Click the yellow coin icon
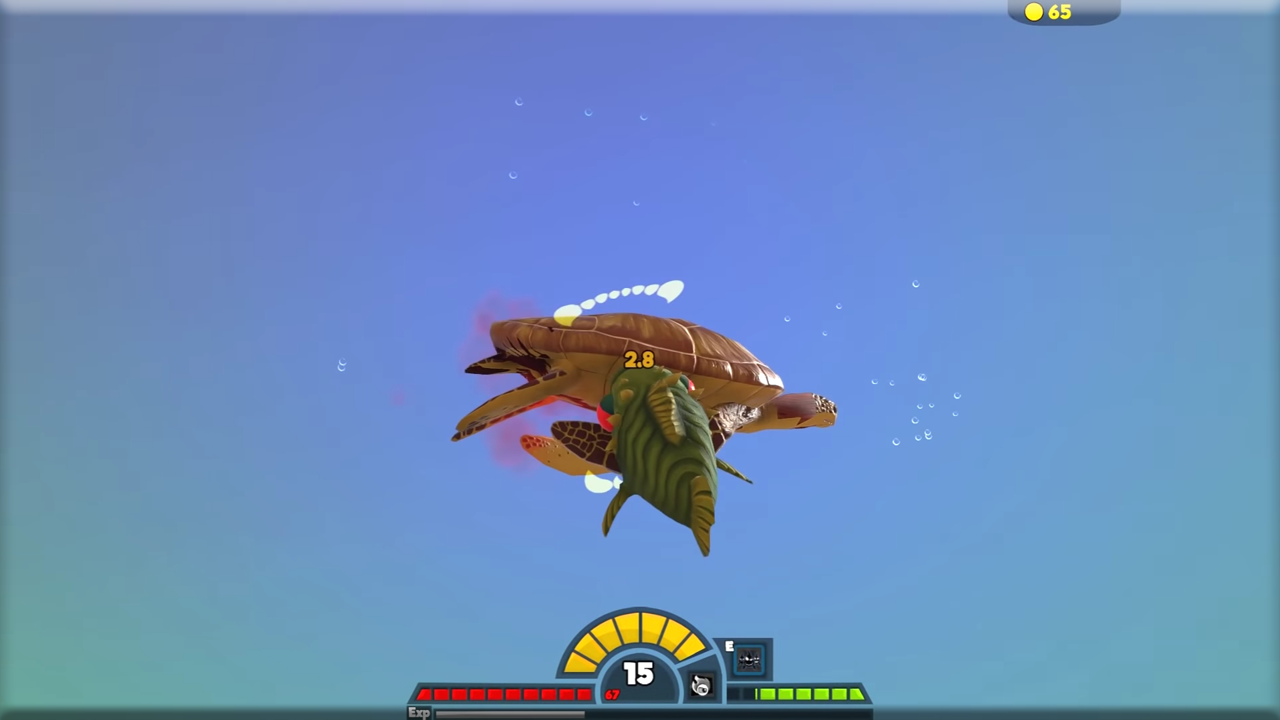The image size is (1280, 720). [x=1033, y=12]
